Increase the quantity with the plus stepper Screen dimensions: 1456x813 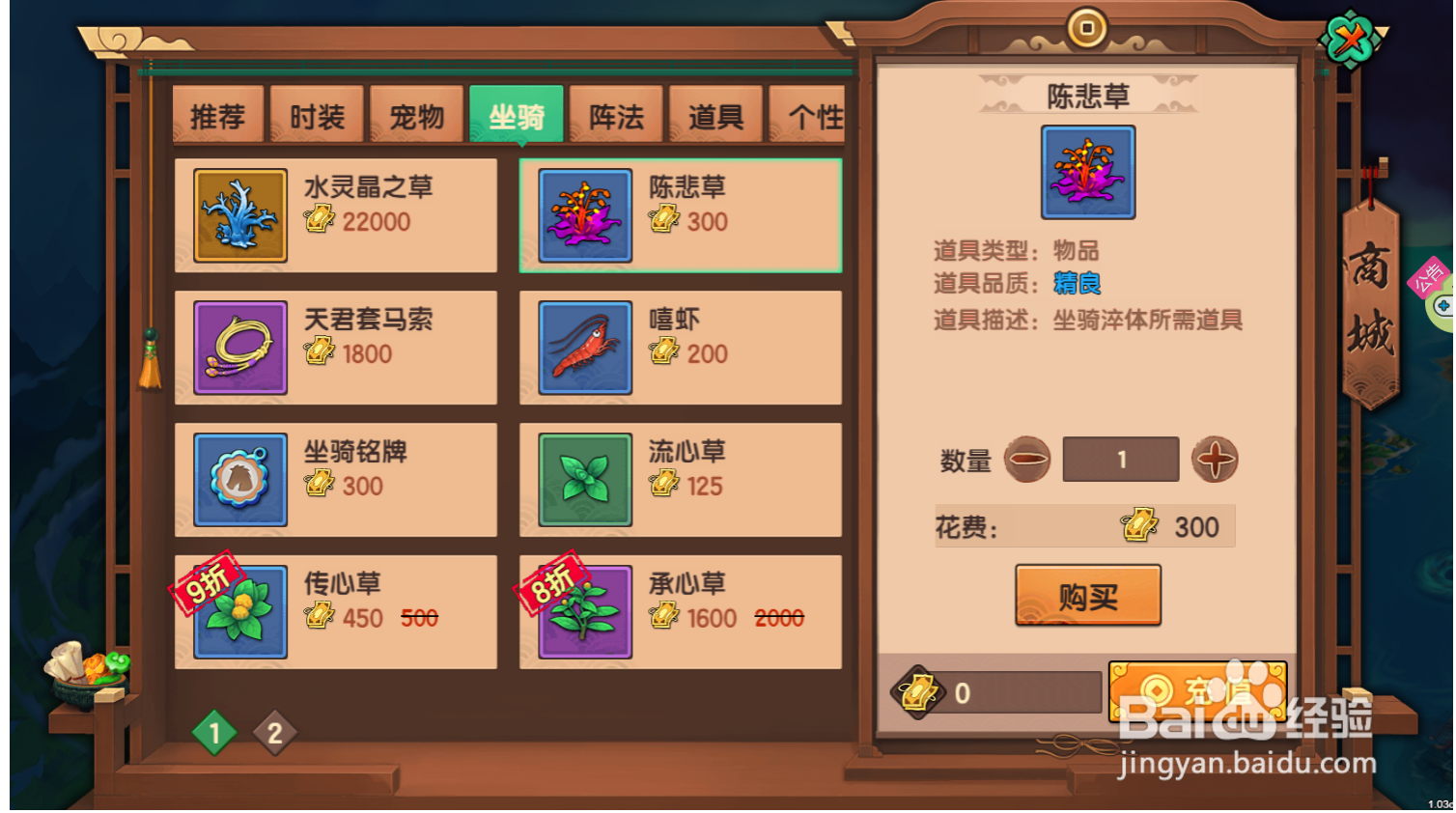pyautogui.click(x=1215, y=460)
